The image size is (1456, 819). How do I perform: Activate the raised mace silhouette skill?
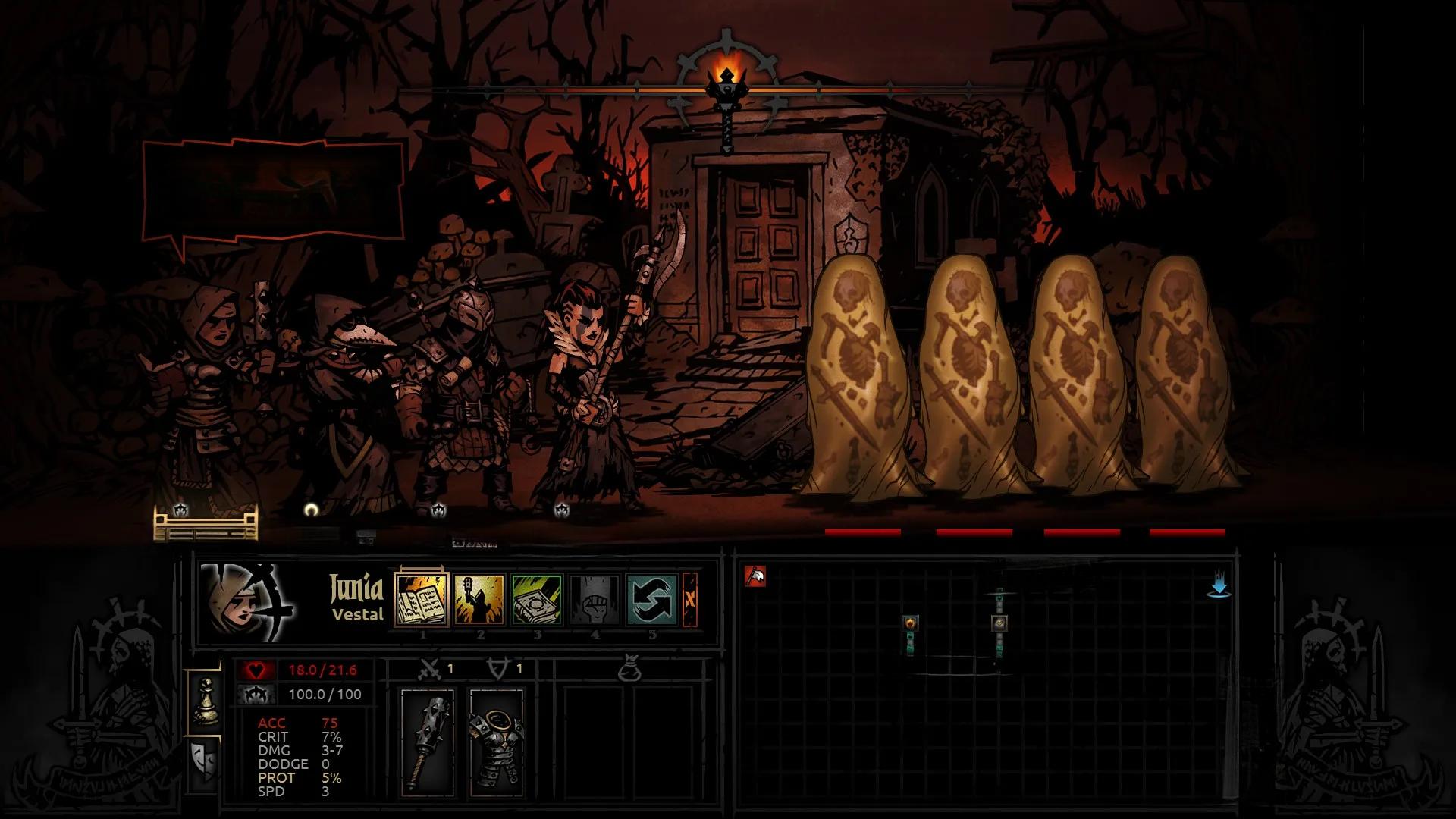pos(479,599)
